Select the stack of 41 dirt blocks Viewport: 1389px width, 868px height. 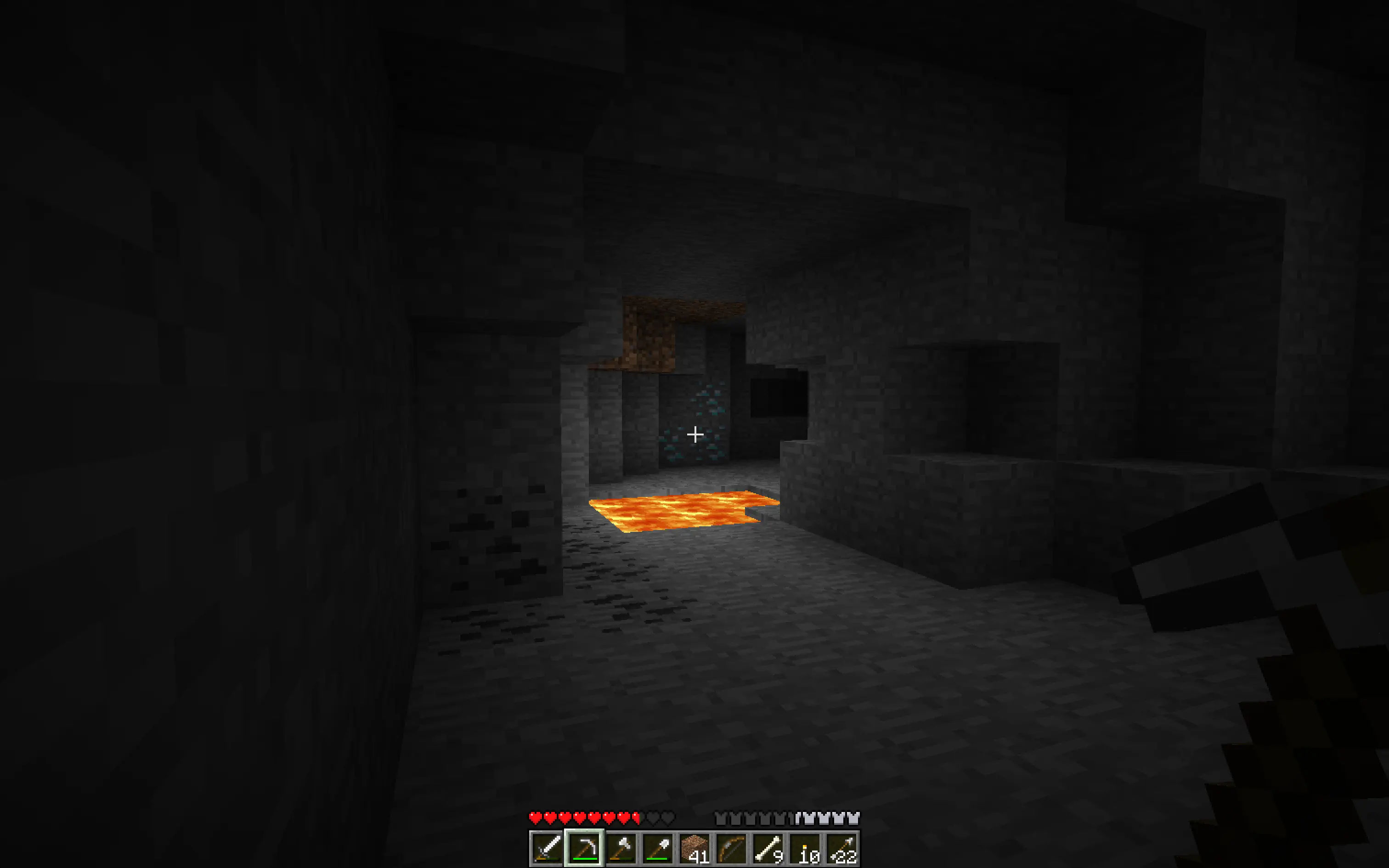[695, 849]
